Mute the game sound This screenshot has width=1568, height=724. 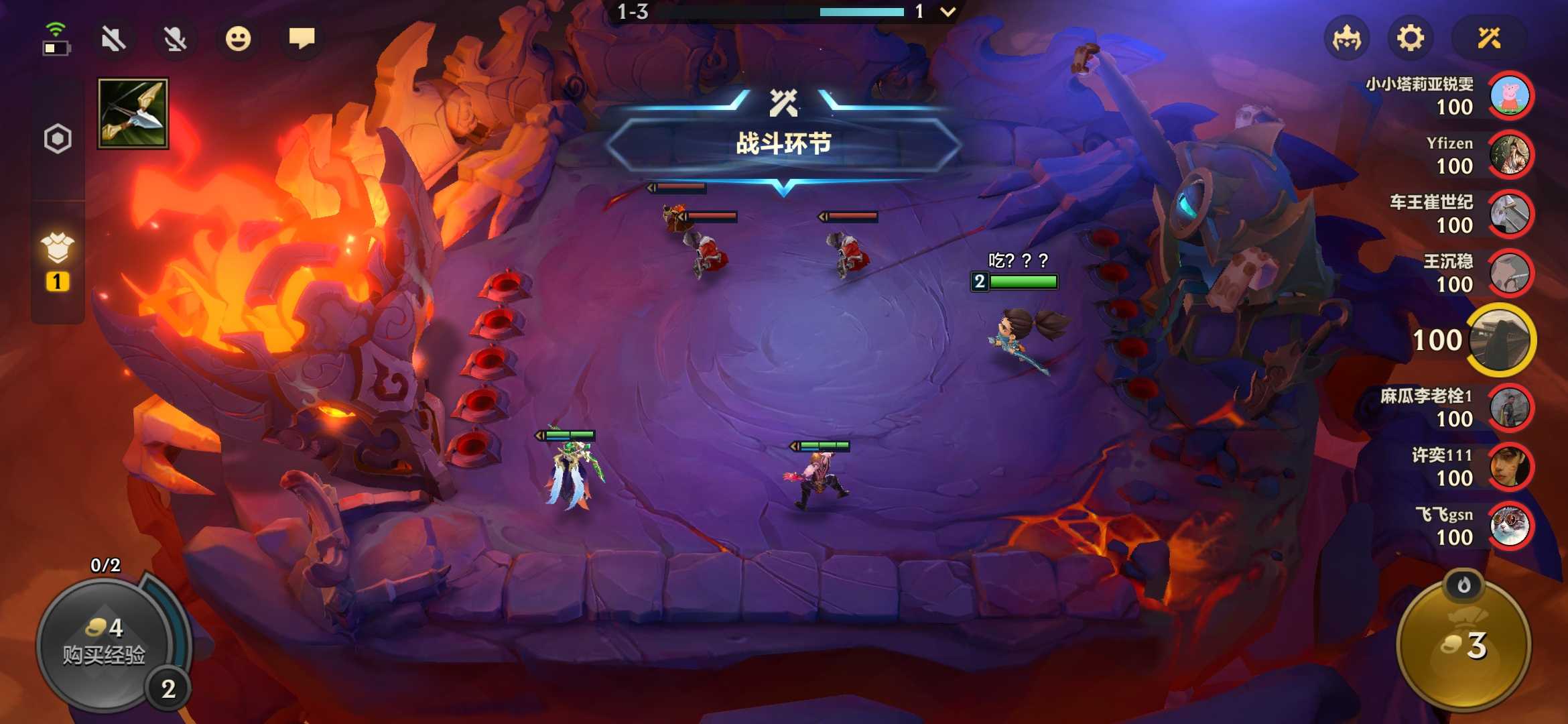pyautogui.click(x=114, y=39)
